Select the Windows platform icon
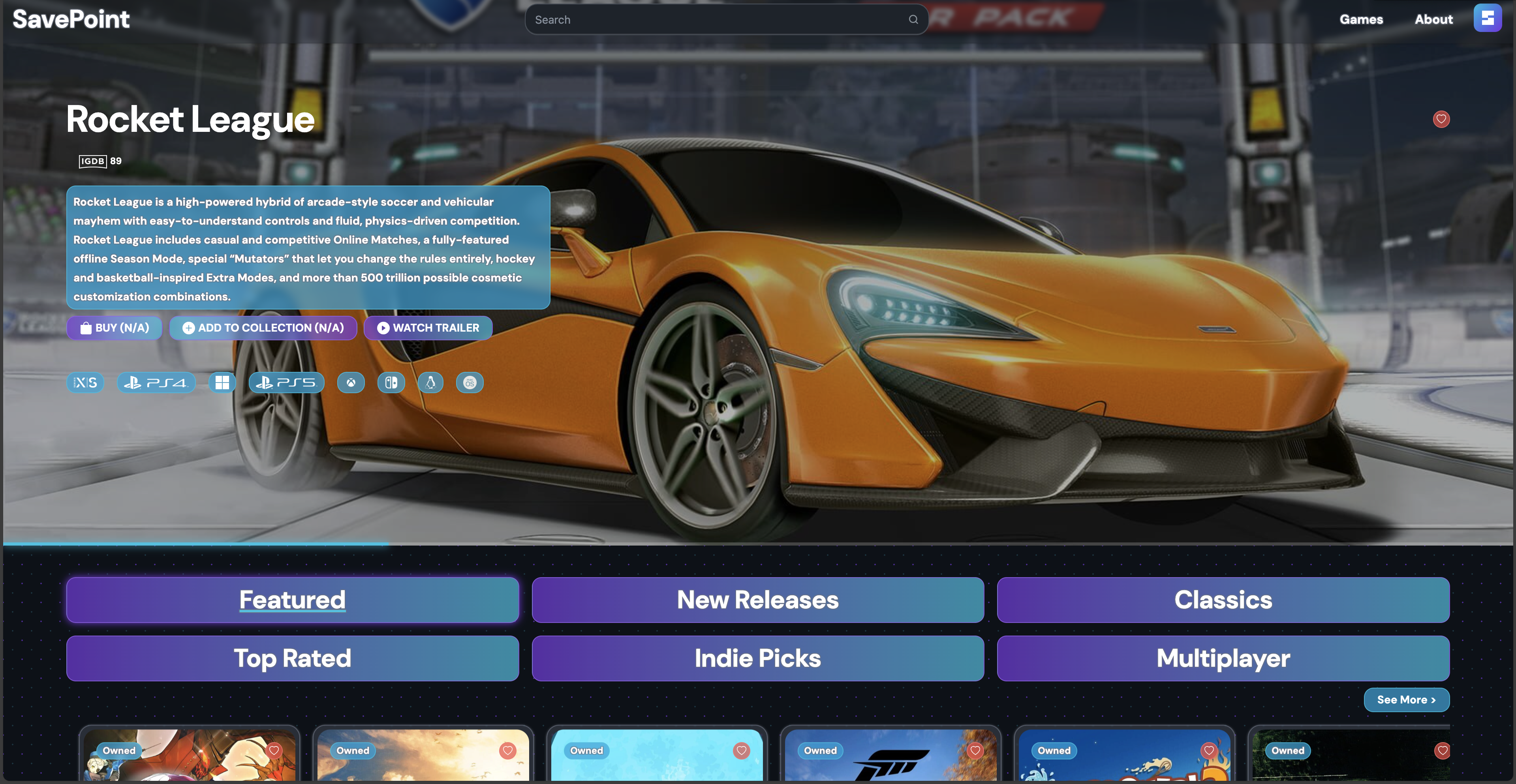The image size is (1516, 784). 222,382
